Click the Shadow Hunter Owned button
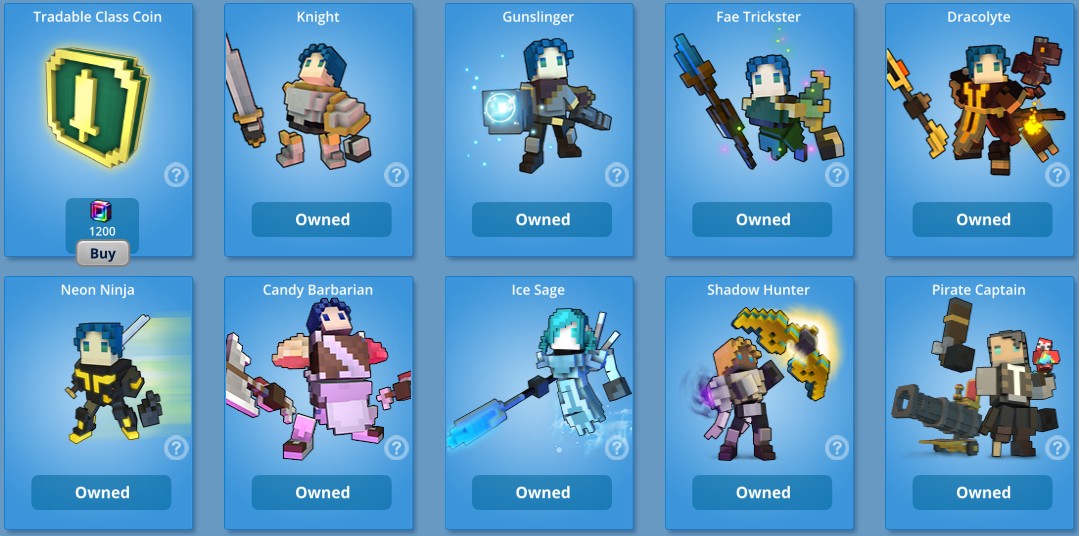This screenshot has width=1079, height=536. (x=762, y=492)
